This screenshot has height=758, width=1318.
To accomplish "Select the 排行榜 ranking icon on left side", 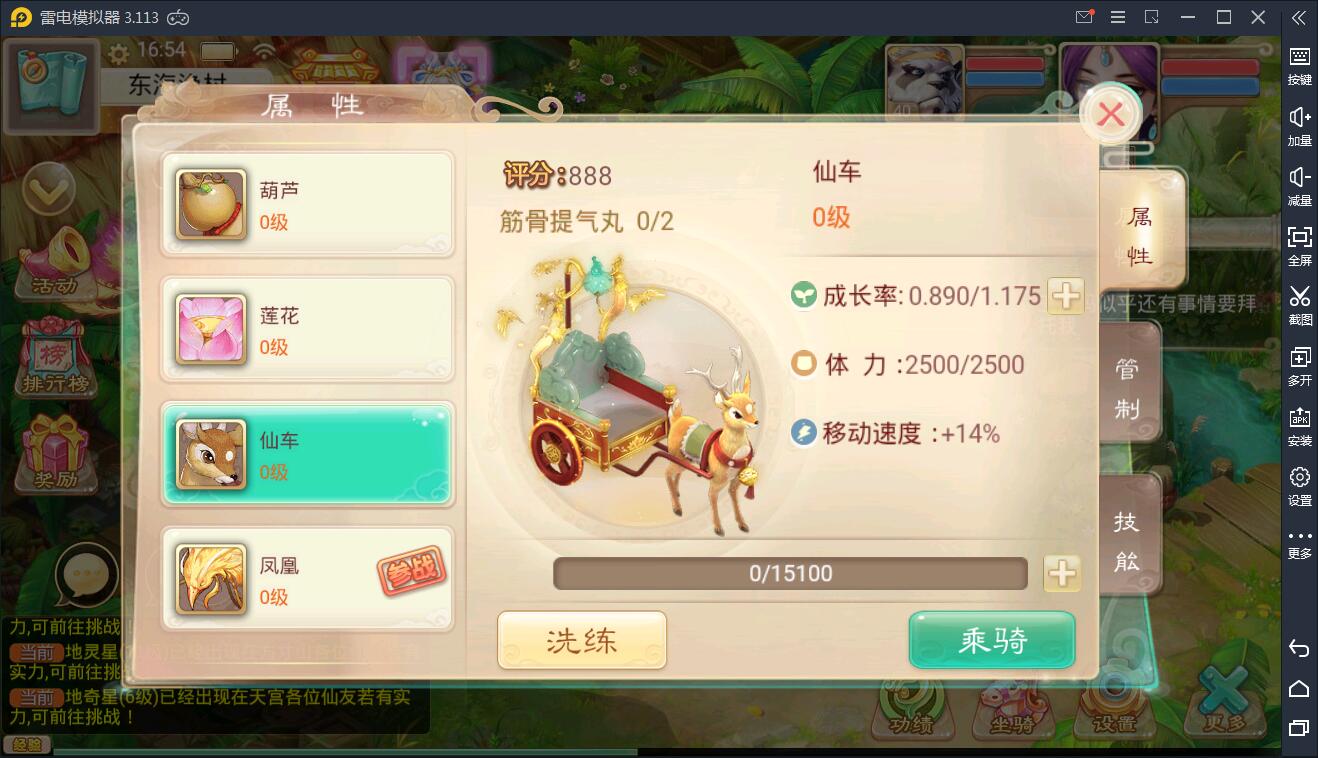I will [x=55, y=355].
